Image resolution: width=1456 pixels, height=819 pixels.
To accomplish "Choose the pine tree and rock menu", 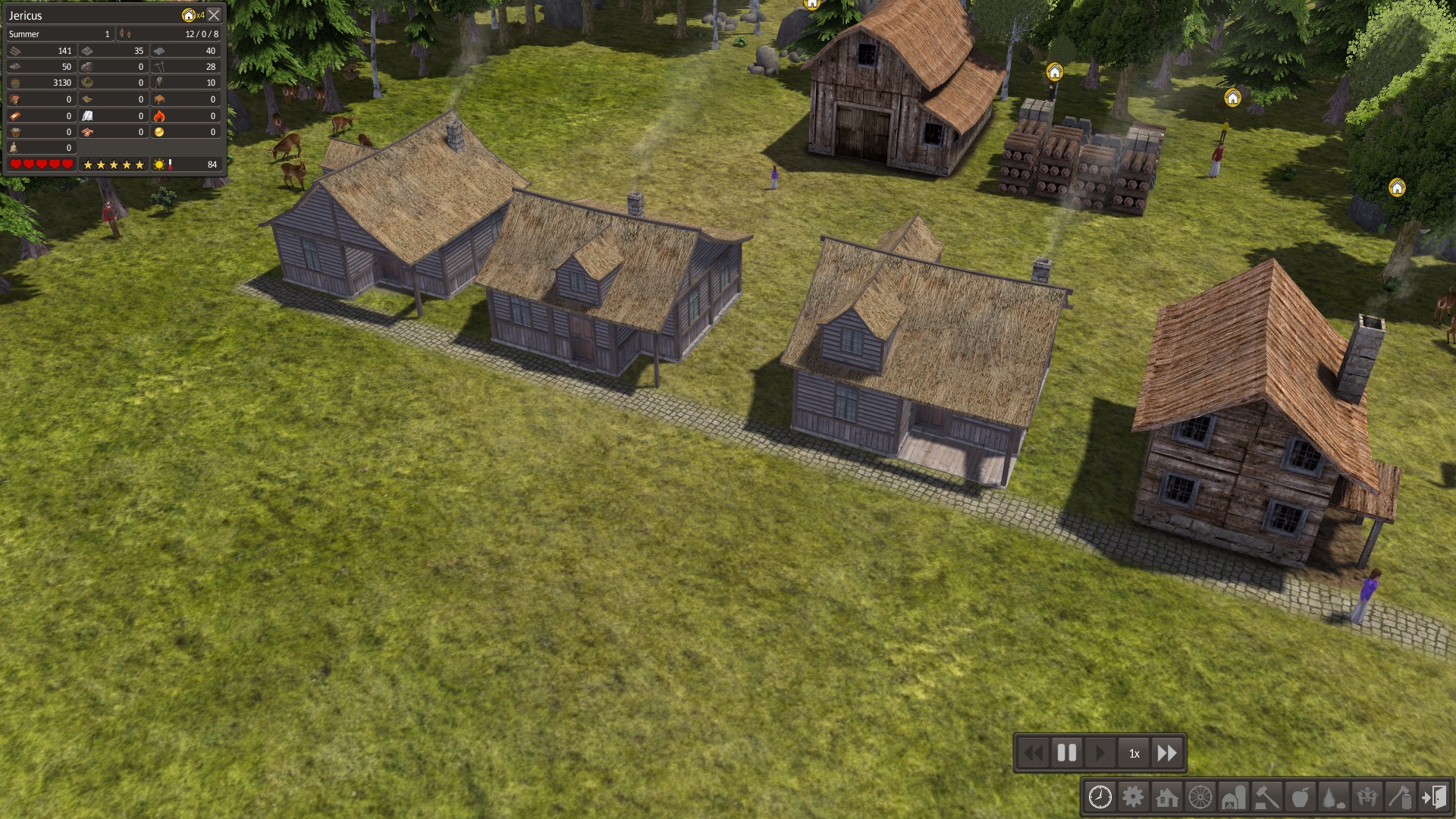I will point(1334,797).
